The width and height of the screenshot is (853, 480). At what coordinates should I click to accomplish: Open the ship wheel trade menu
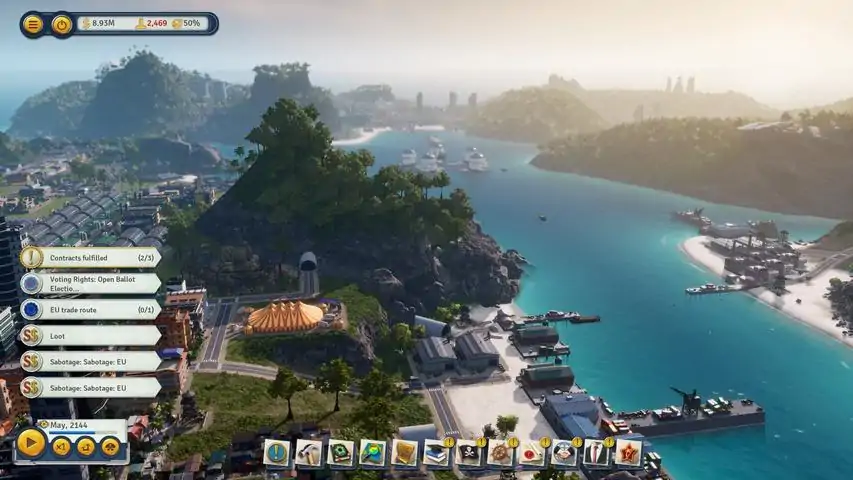501,453
